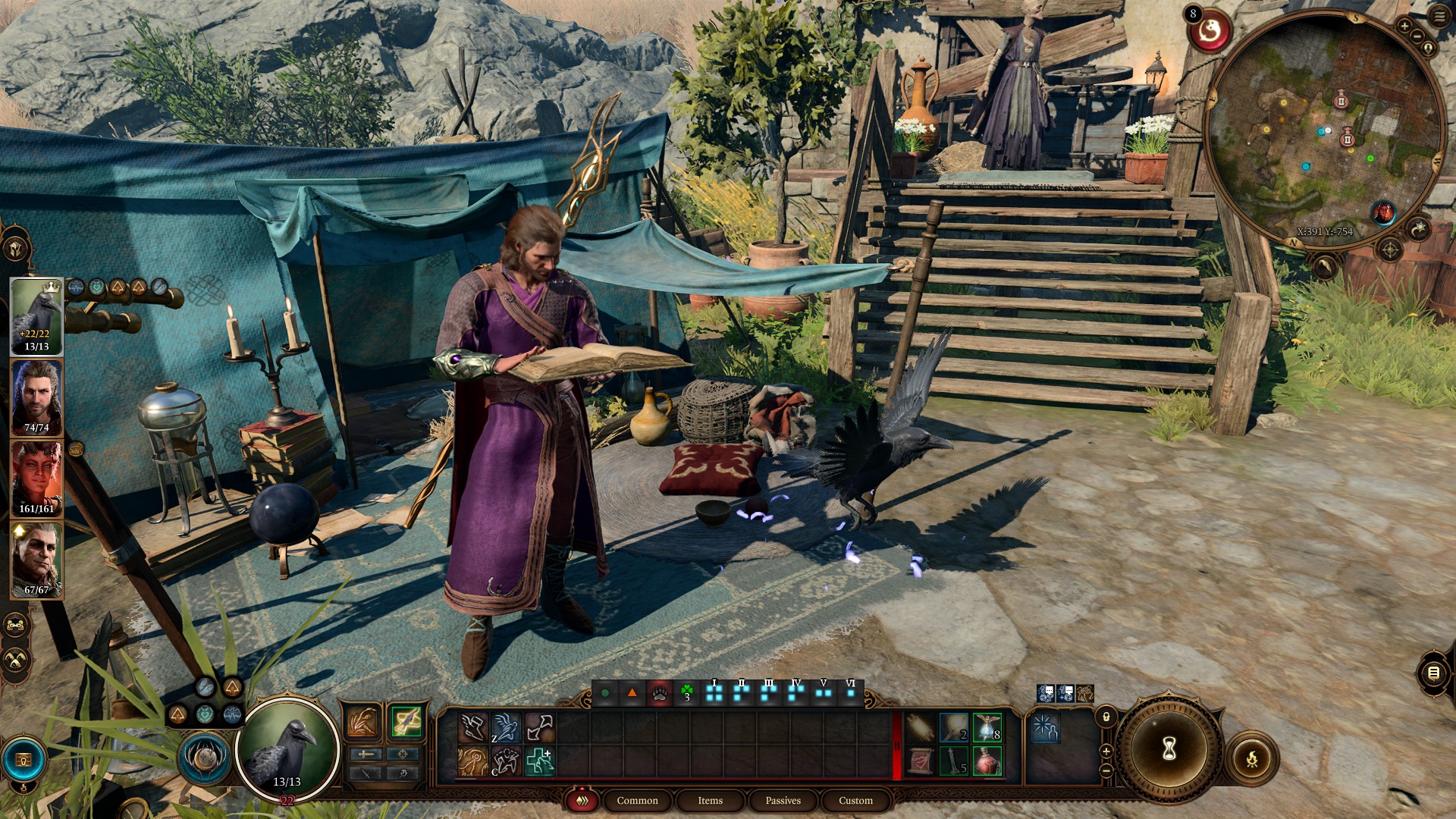Select the red paw filter icon
Viewport: 1456px width, 819px height.
pyautogui.click(x=659, y=693)
